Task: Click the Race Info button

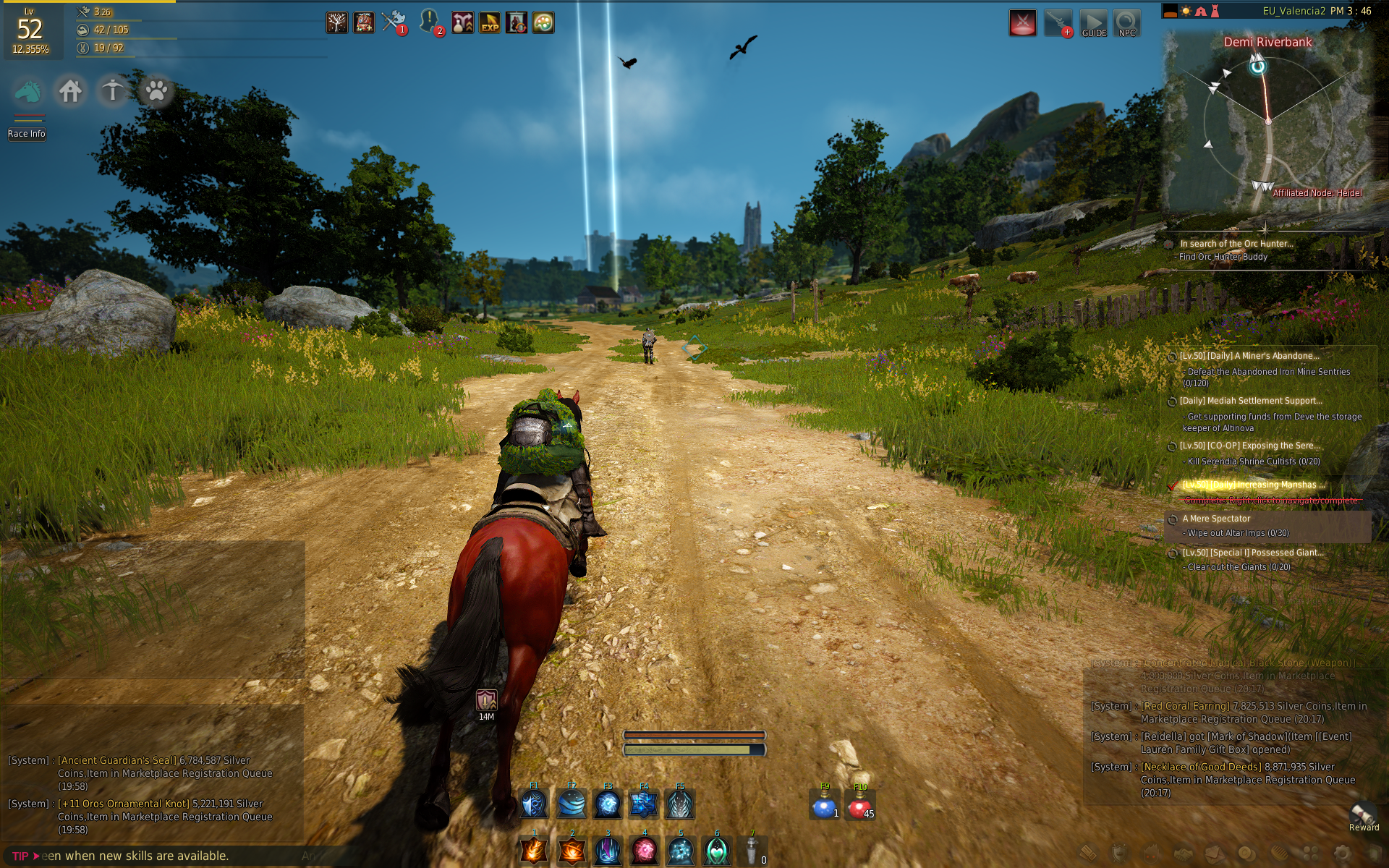Action: 27,134
